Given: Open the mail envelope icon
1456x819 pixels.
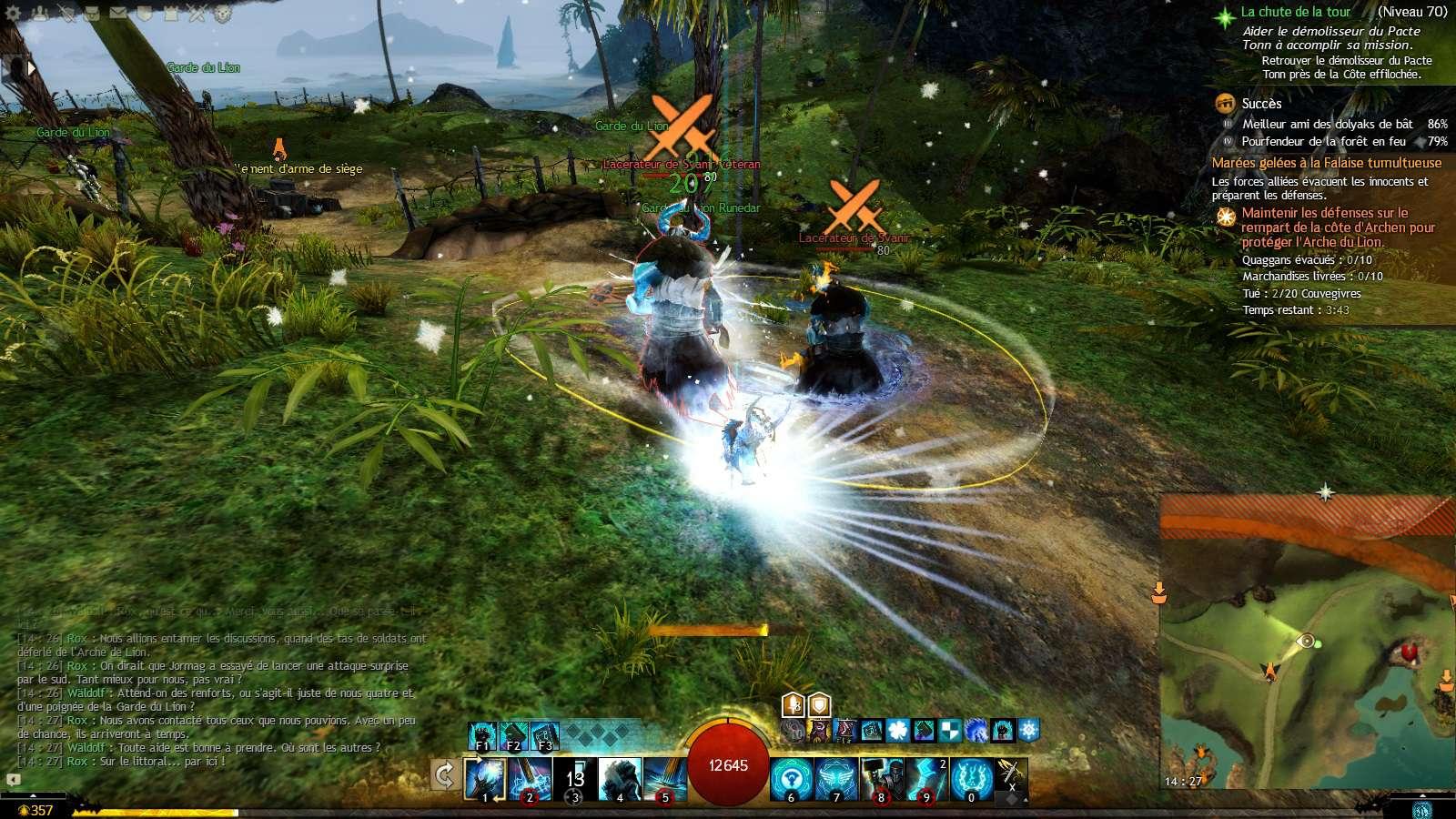Looking at the screenshot, I should point(118,14).
